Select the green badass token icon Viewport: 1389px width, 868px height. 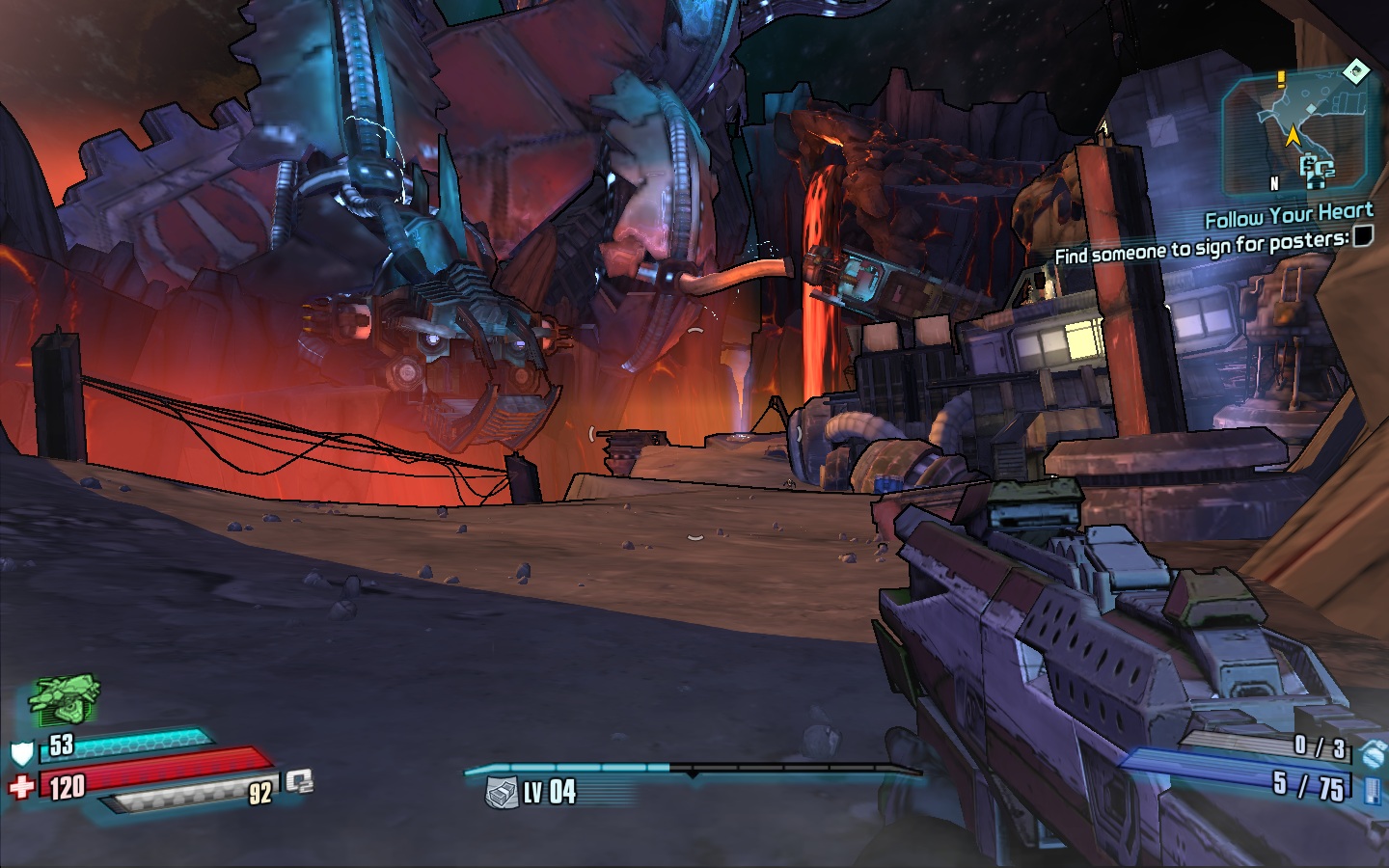[67, 699]
